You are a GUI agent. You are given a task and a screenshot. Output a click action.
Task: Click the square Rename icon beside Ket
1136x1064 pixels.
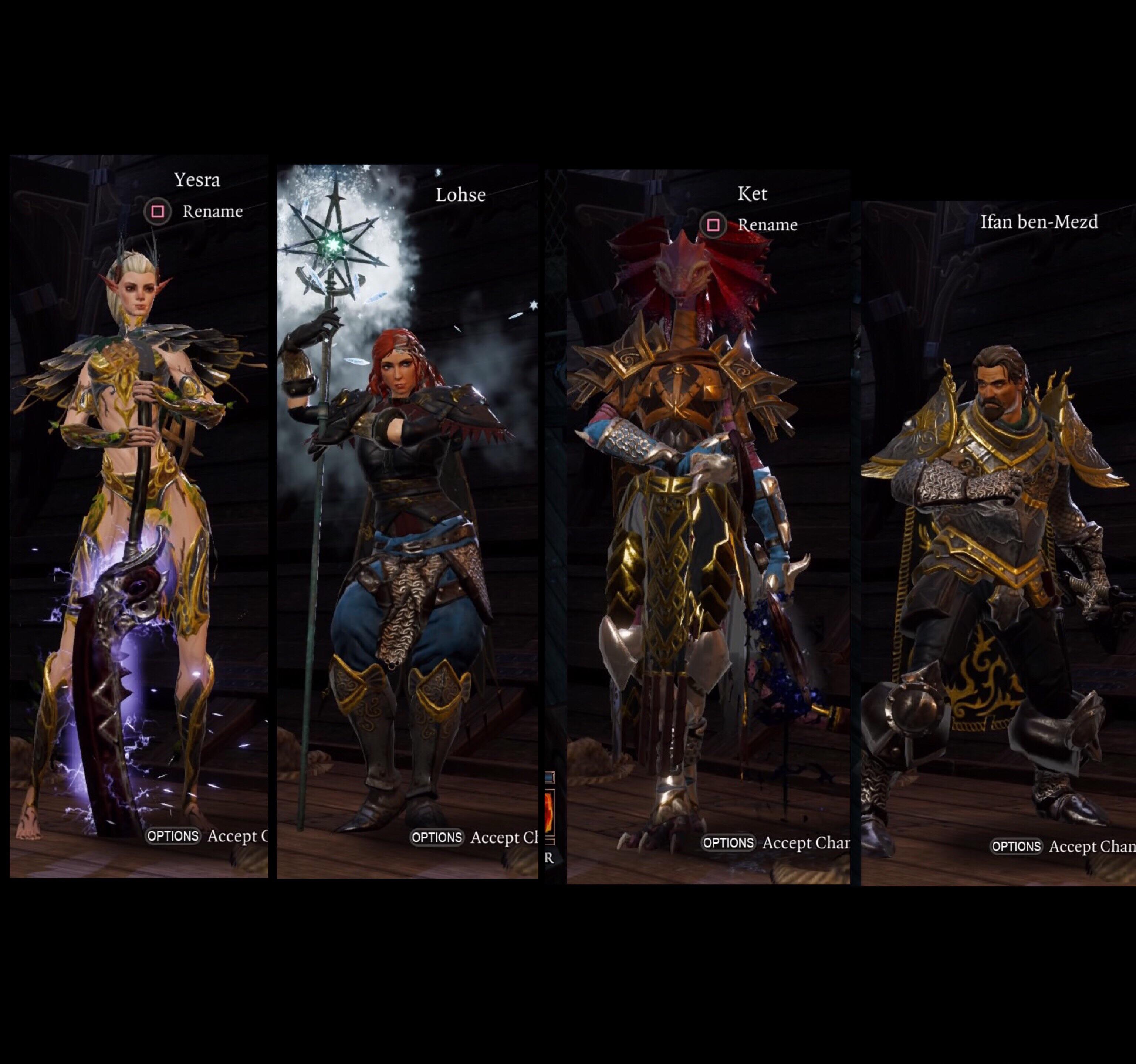(x=714, y=225)
